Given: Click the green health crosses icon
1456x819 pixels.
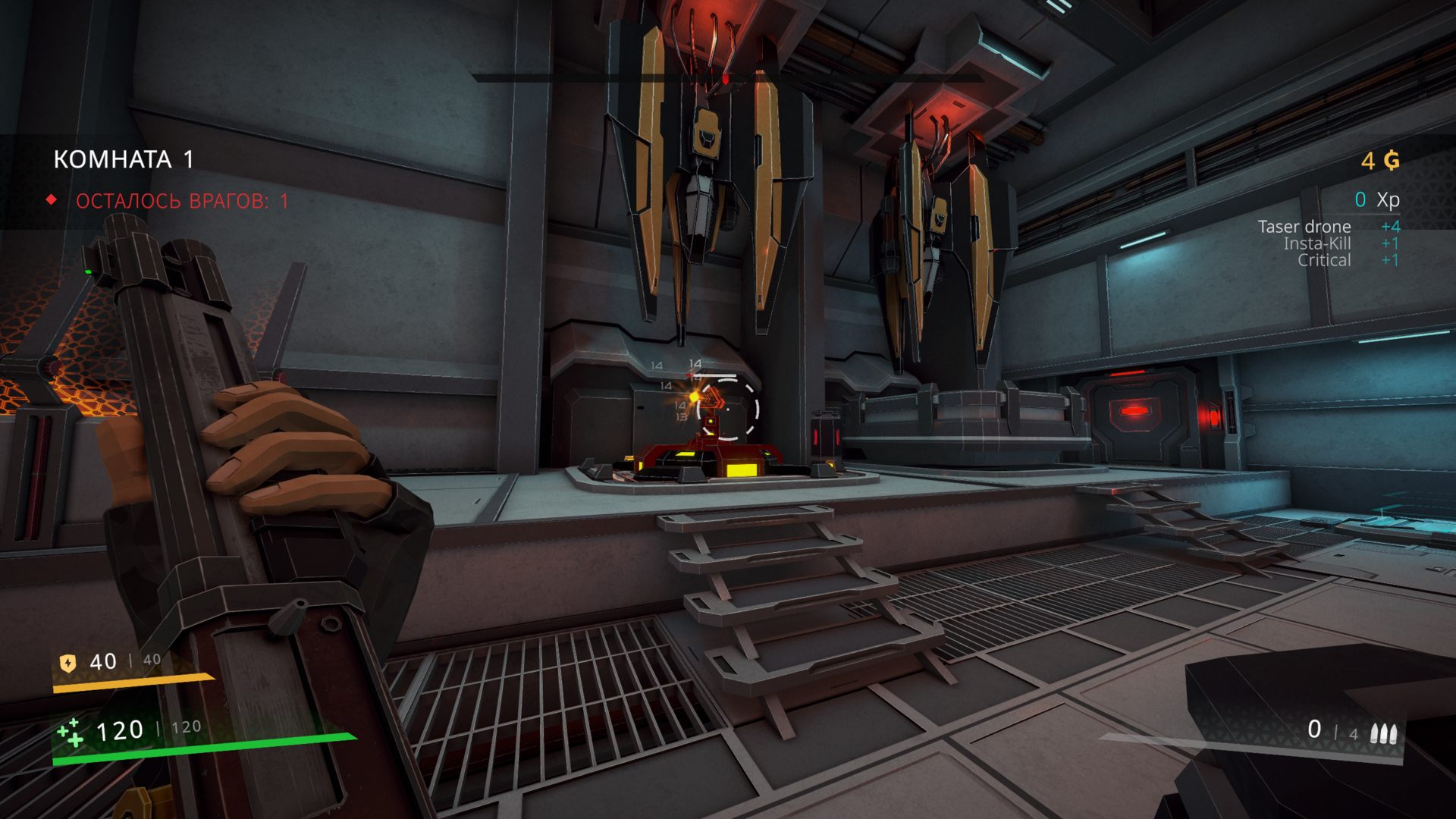Looking at the screenshot, I should click(x=71, y=732).
